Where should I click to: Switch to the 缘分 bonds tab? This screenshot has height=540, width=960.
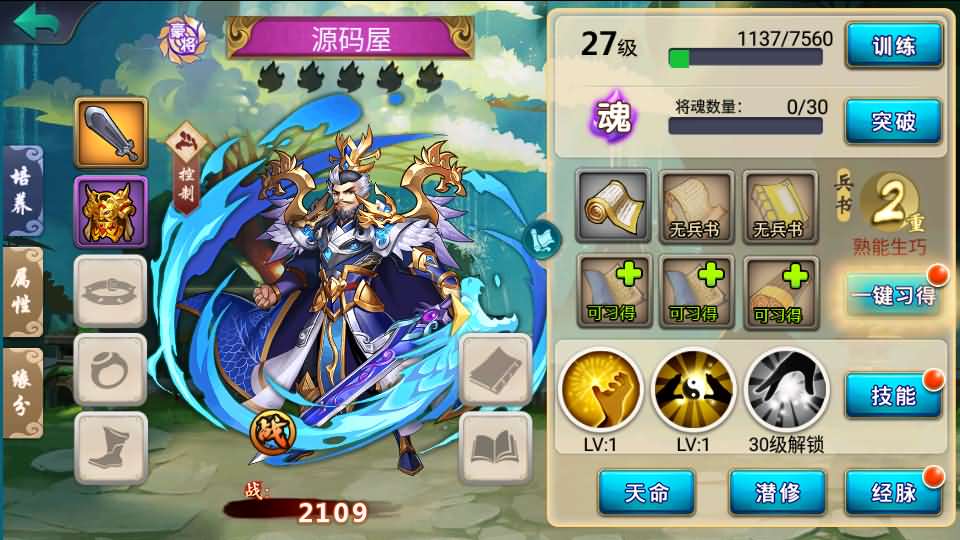coord(21,392)
